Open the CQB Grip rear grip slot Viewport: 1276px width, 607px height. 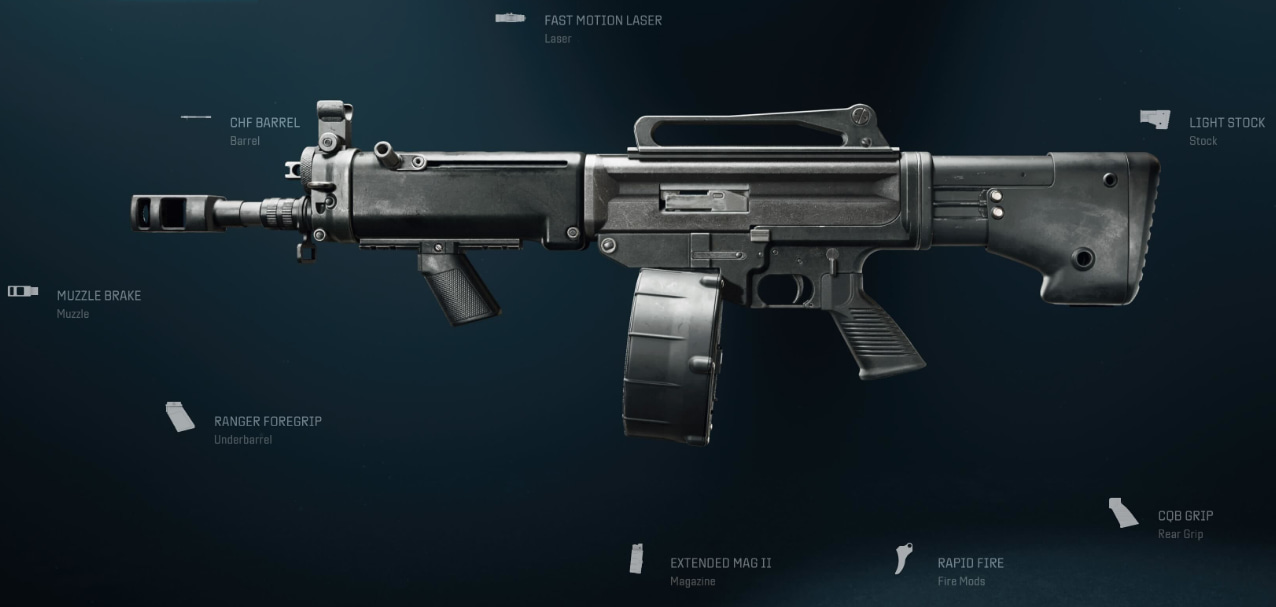(x=1185, y=516)
